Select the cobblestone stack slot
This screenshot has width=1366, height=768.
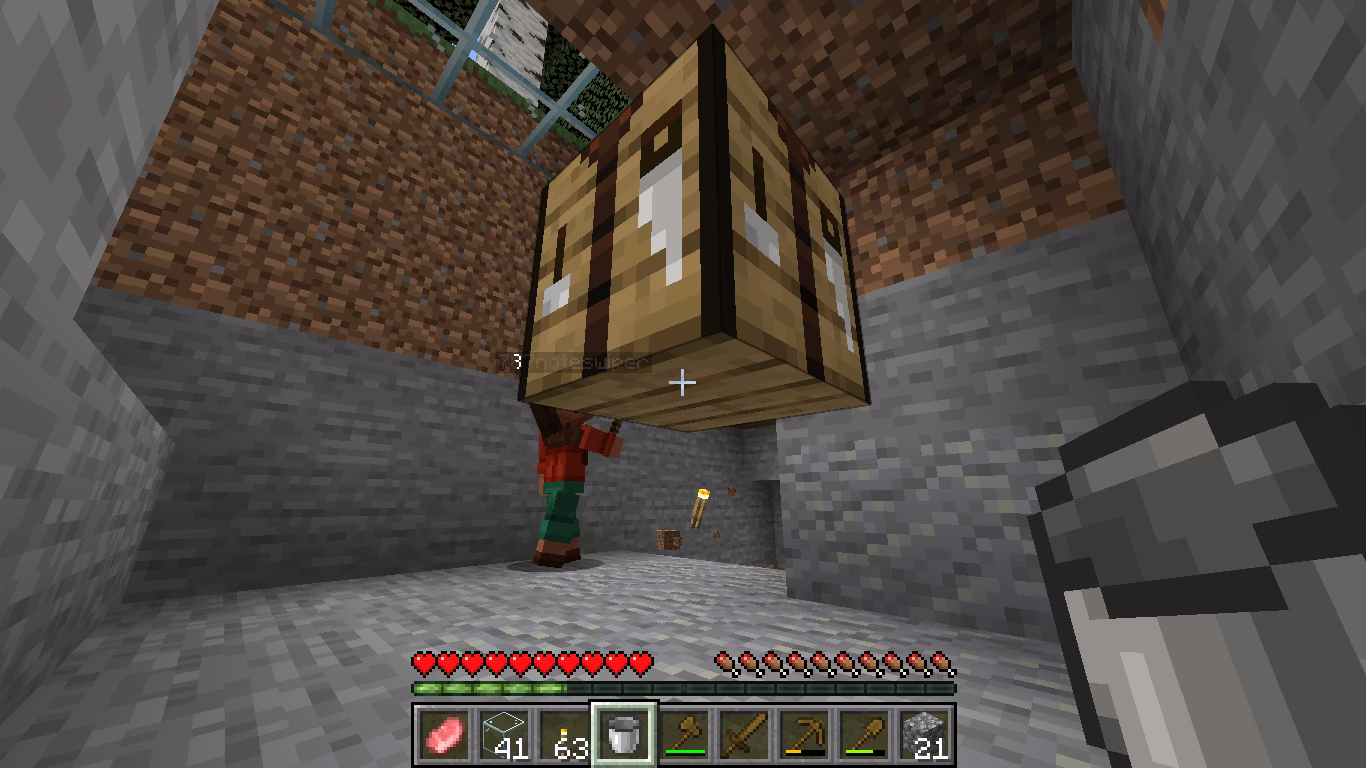(924, 735)
